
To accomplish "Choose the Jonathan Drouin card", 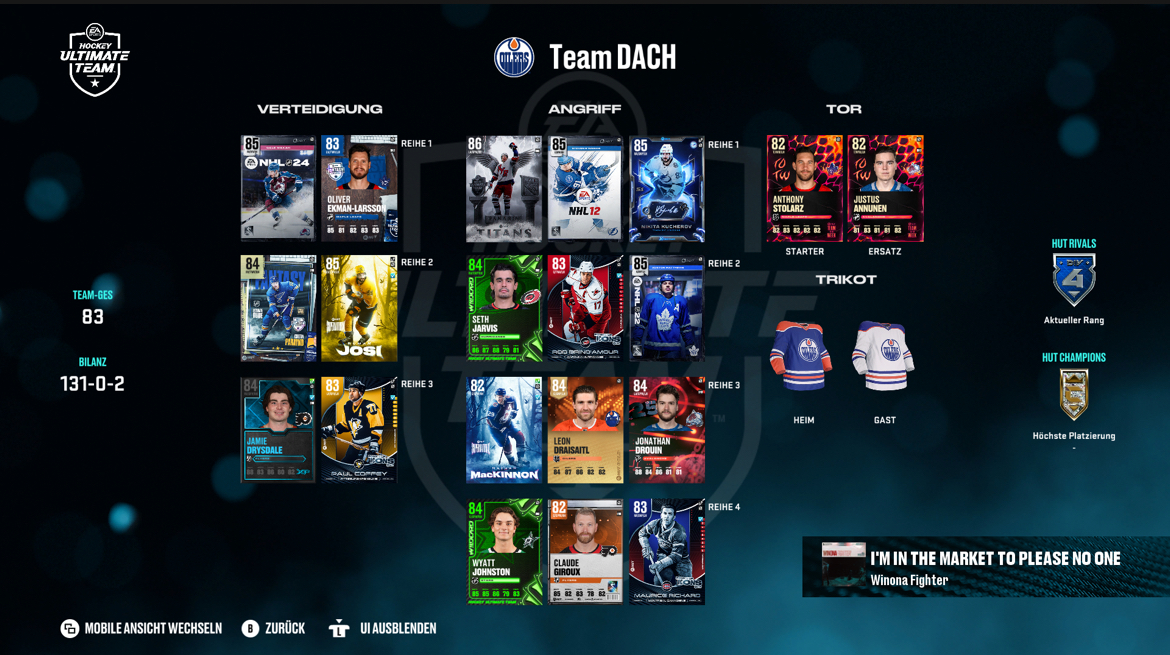I will [667, 430].
